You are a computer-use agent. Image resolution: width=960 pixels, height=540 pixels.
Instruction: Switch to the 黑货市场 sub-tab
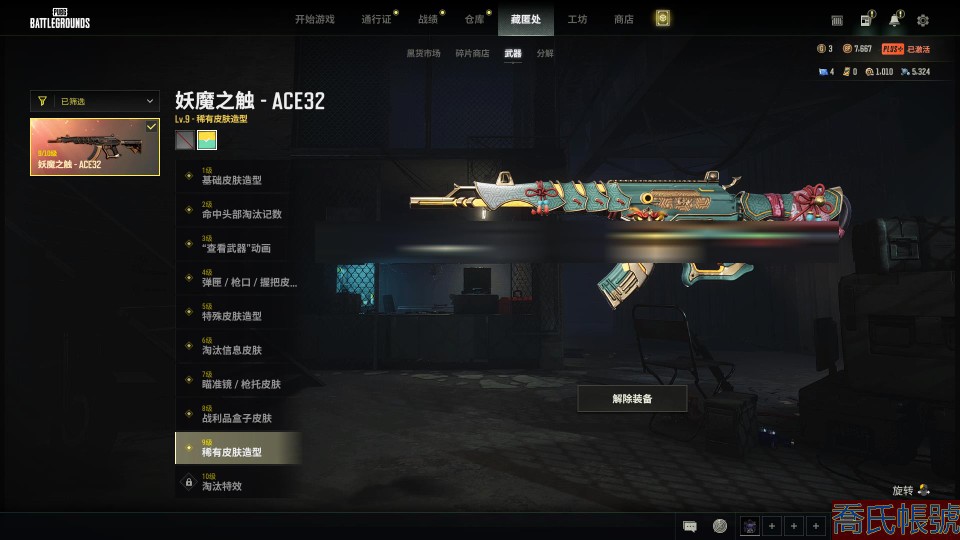coord(423,53)
